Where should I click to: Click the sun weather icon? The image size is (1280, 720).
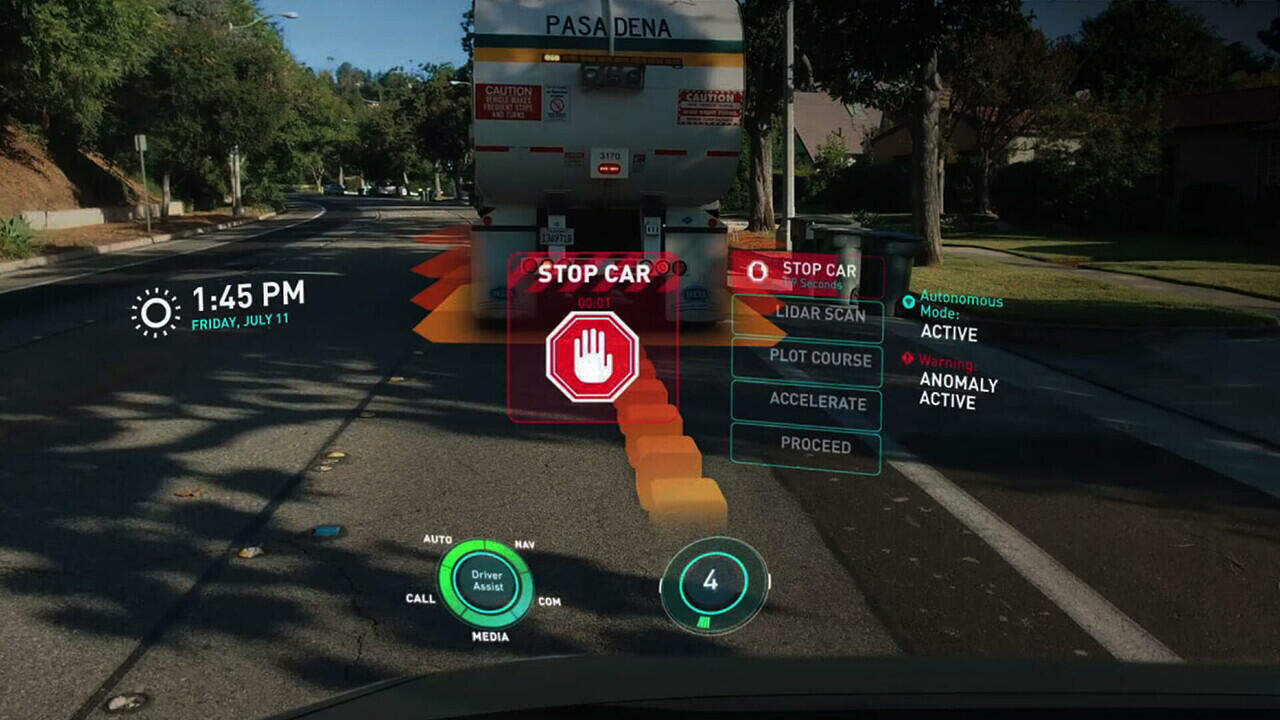155,312
